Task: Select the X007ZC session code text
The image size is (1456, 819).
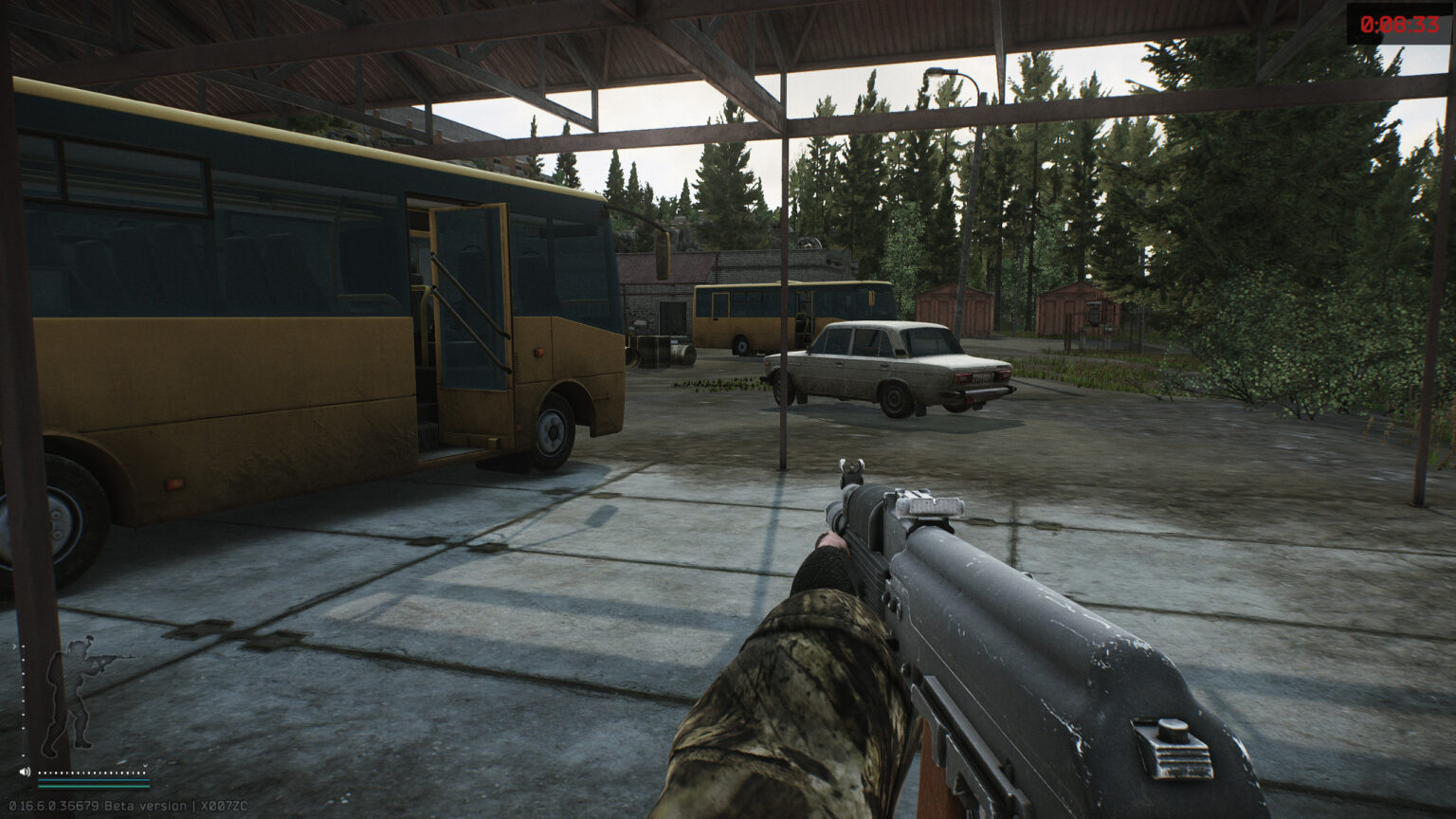Action: [x=225, y=805]
